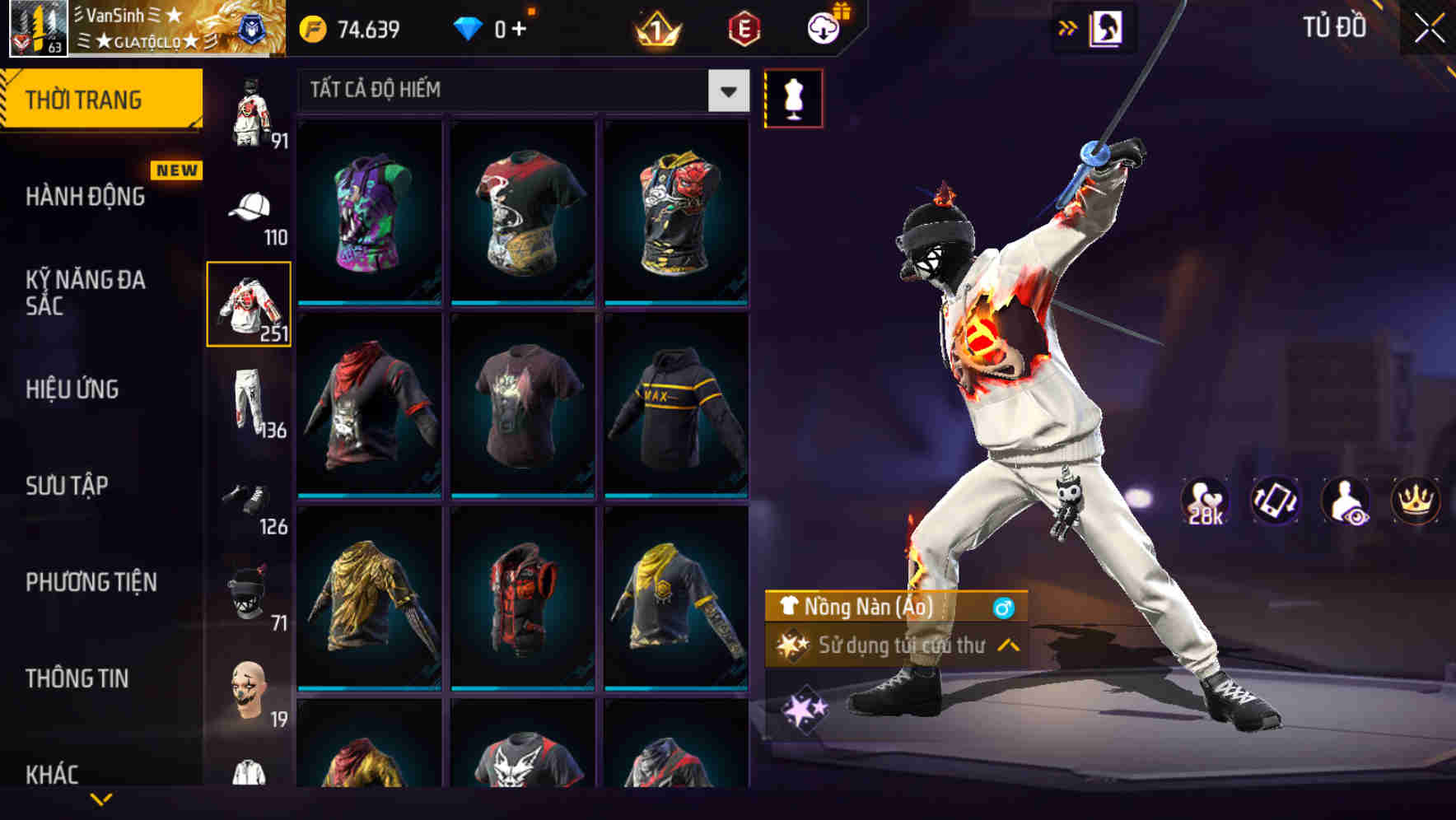Tap the rotate character icon near the model
The image size is (1456, 820).
(1276, 502)
